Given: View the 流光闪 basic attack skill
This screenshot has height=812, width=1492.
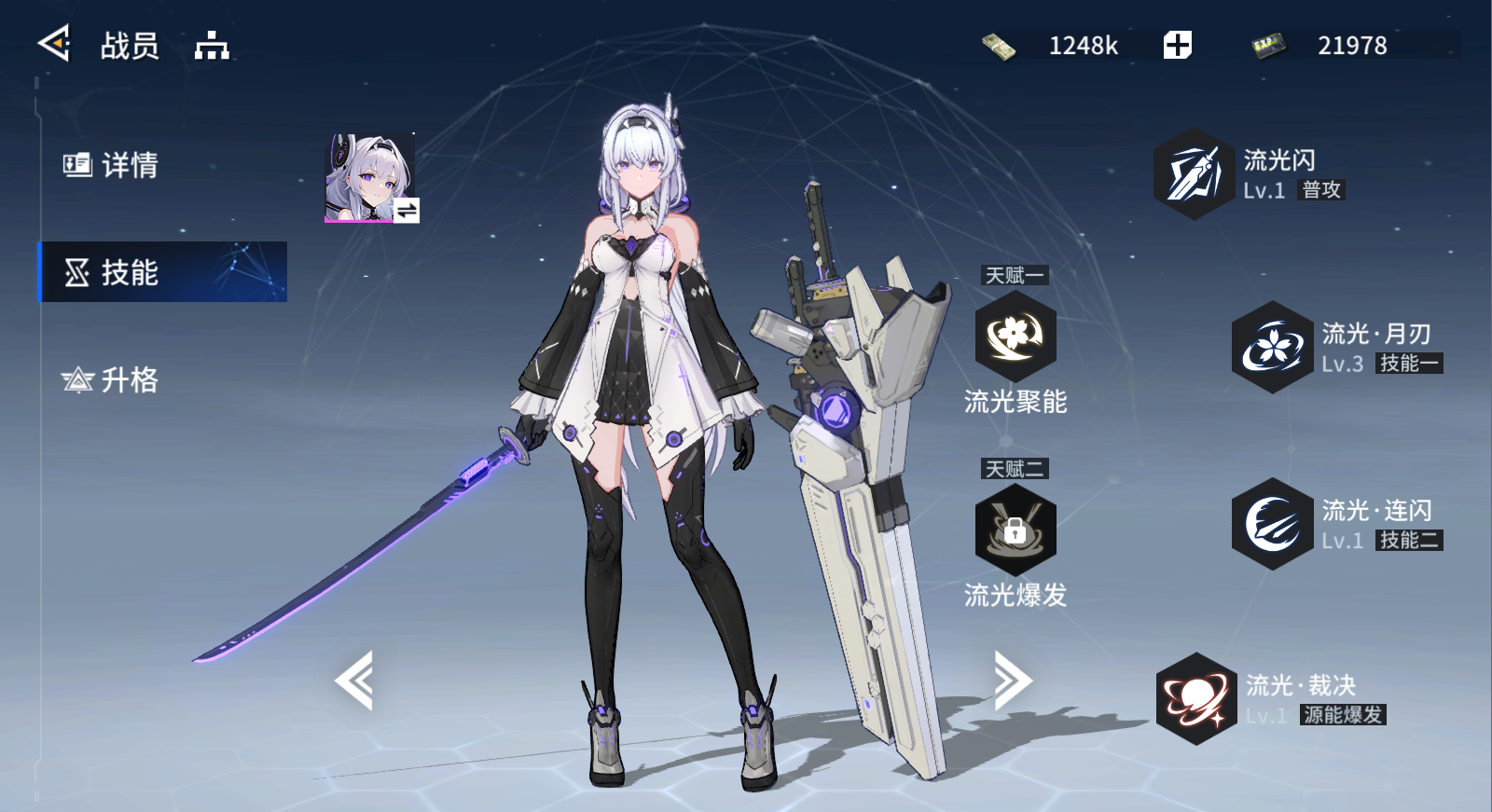Looking at the screenshot, I should pos(1194,174).
